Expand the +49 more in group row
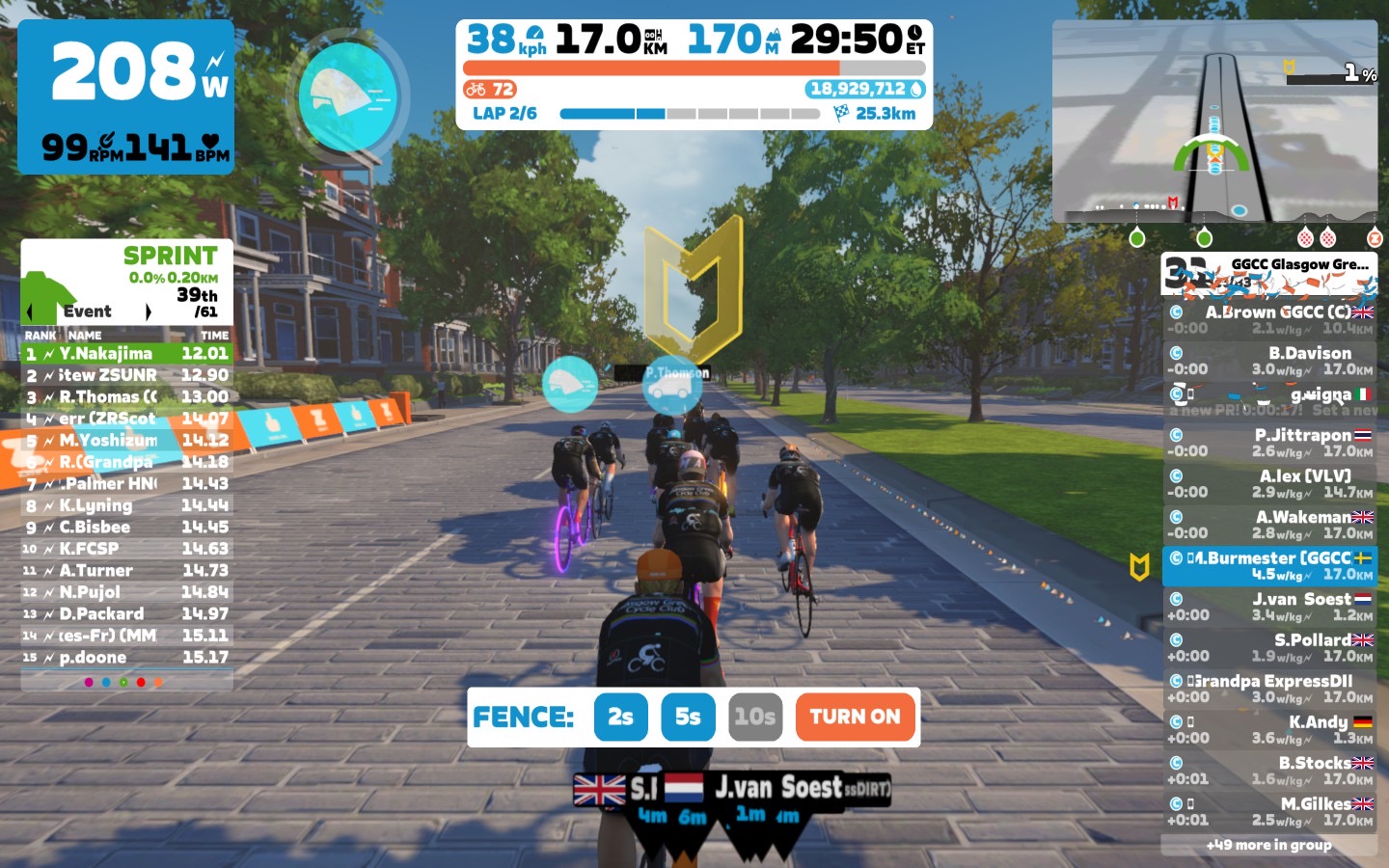1389x868 pixels. coord(1268,845)
